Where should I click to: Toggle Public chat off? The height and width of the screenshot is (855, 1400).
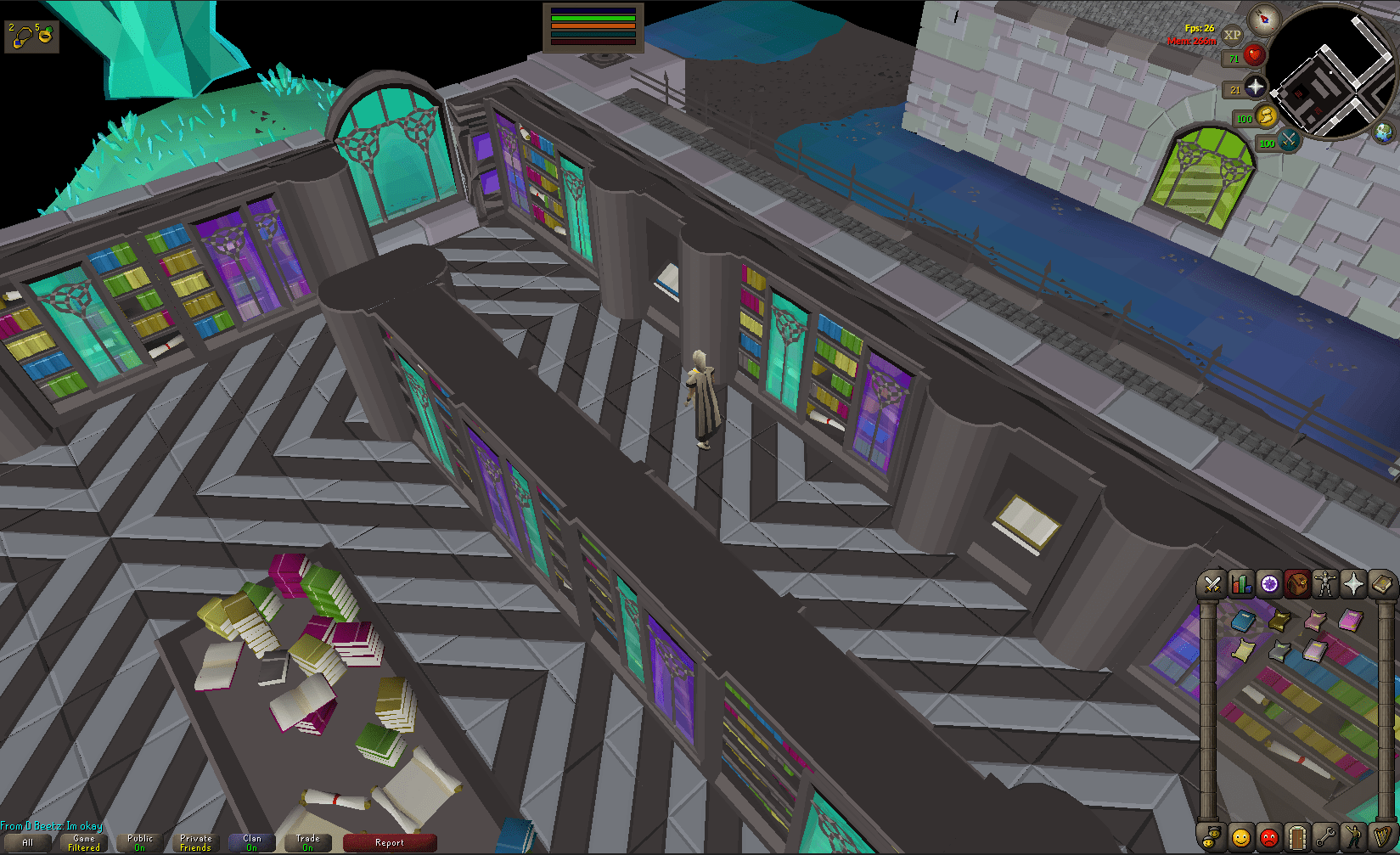(139, 841)
